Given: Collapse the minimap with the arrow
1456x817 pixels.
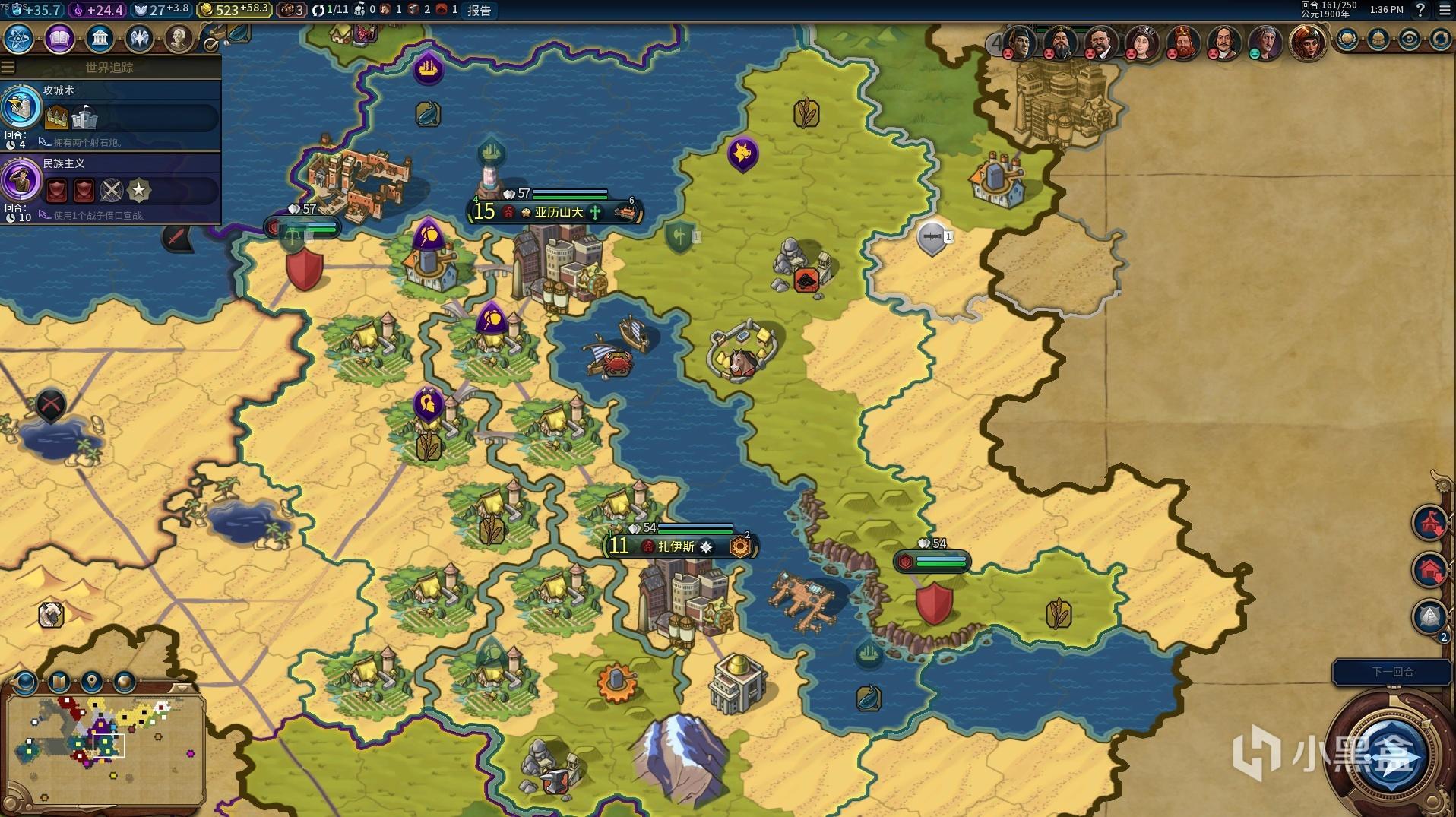Looking at the screenshot, I should coord(181,687).
